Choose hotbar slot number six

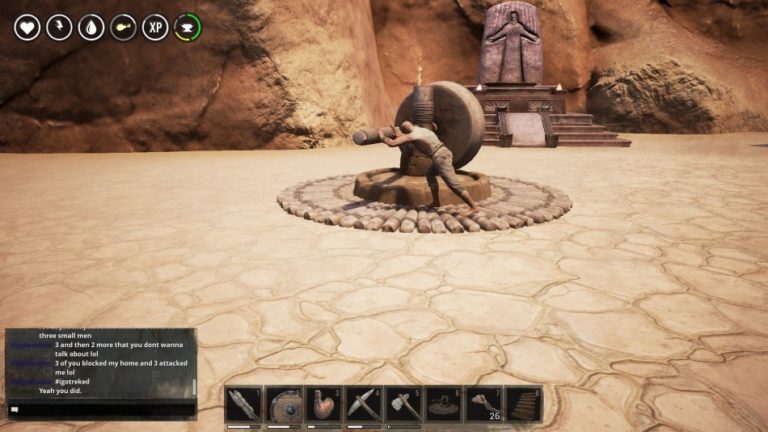[444, 404]
